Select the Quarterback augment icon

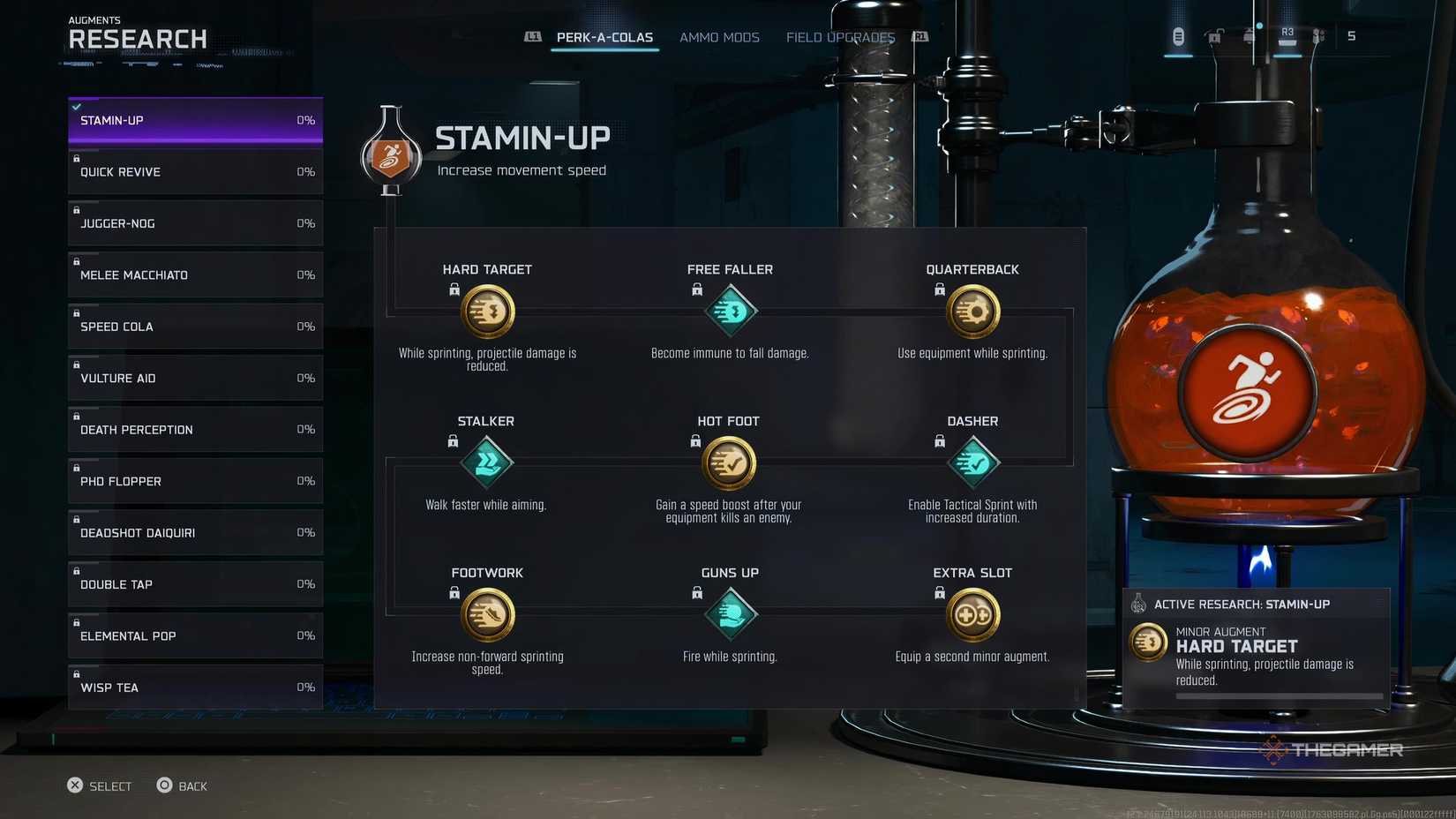pyautogui.click(x=972, y=311)
